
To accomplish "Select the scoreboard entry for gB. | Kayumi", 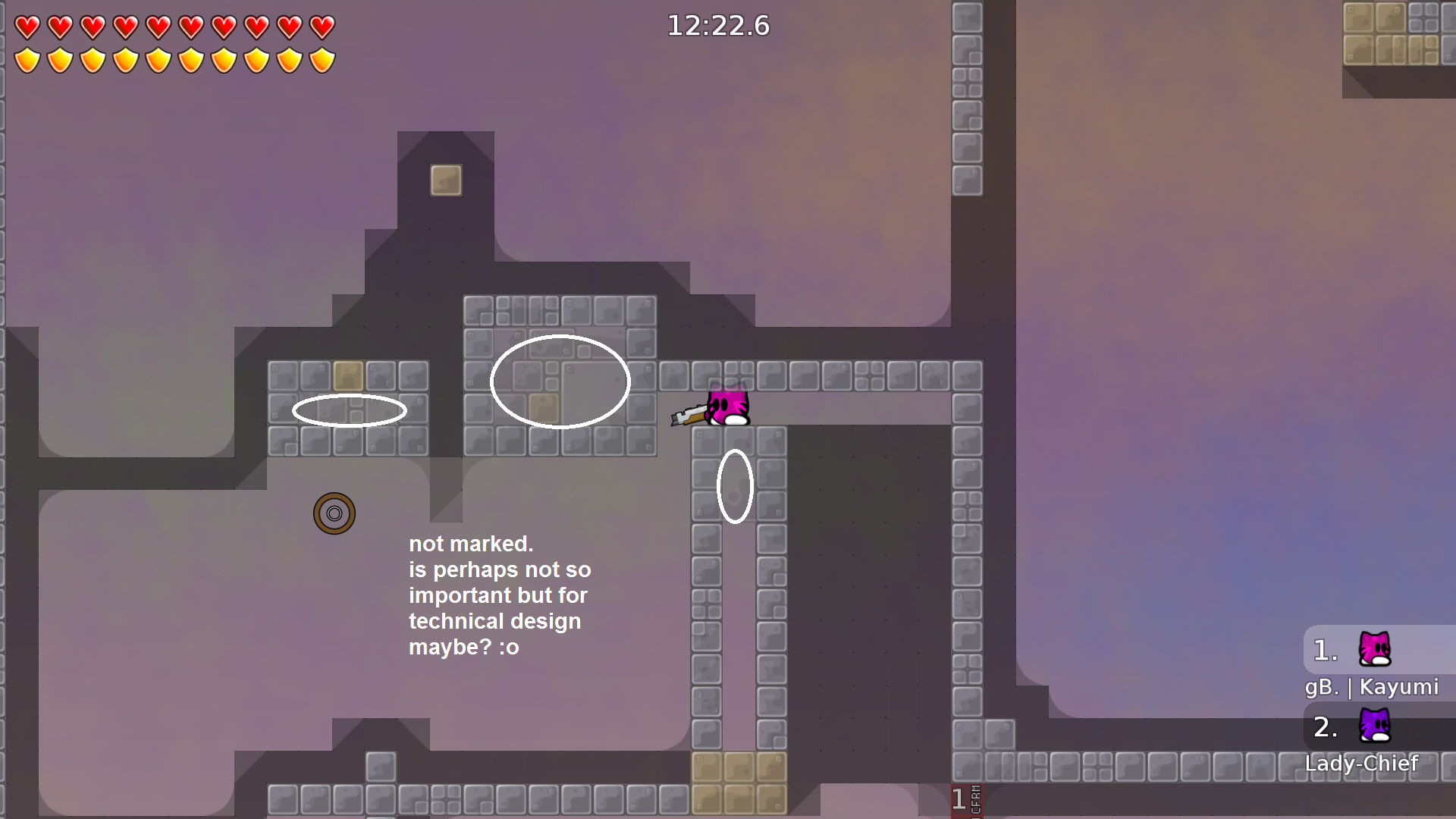I will (x=1371, y=687).
